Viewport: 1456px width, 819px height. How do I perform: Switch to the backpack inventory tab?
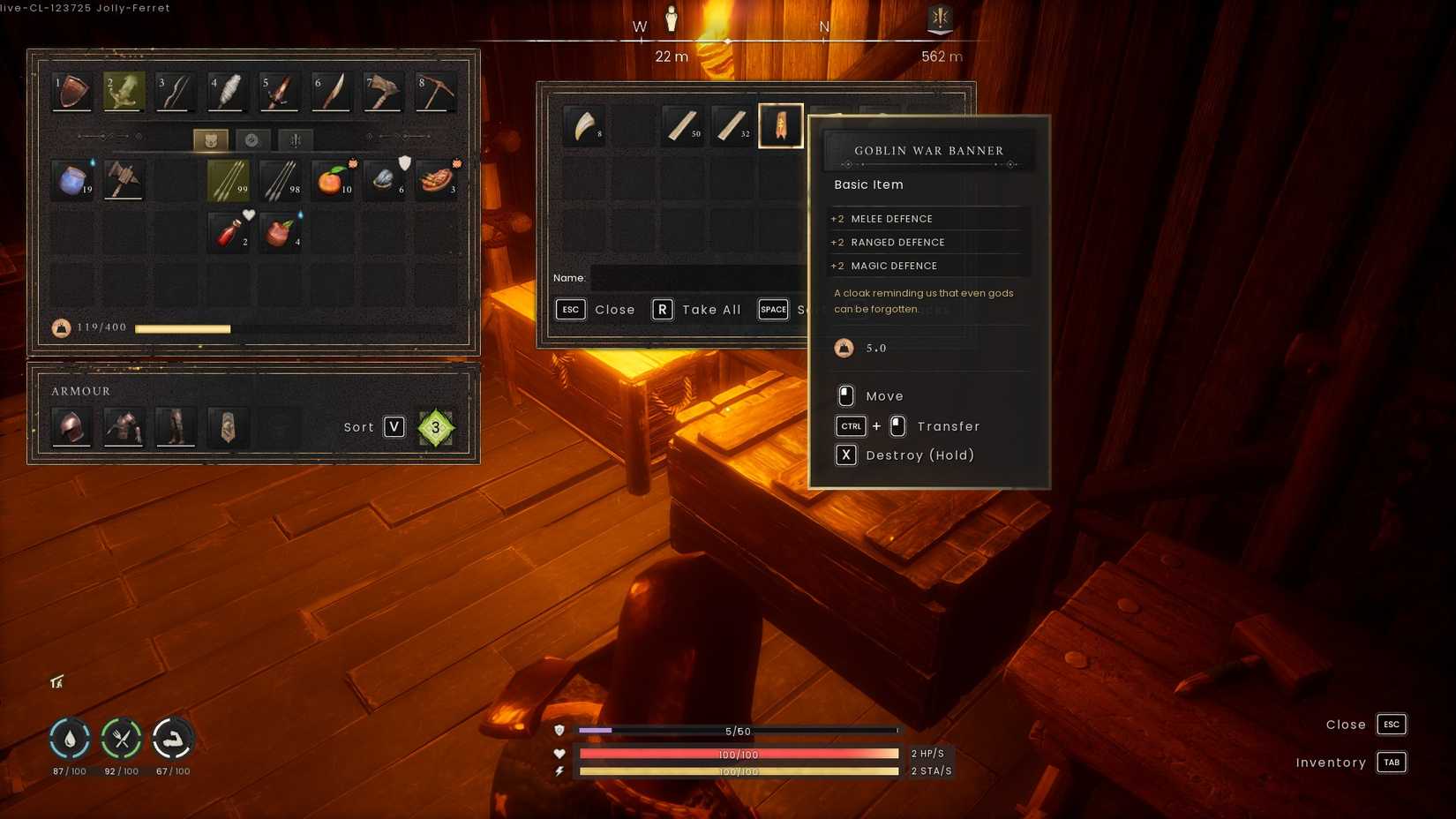[211, 140]
